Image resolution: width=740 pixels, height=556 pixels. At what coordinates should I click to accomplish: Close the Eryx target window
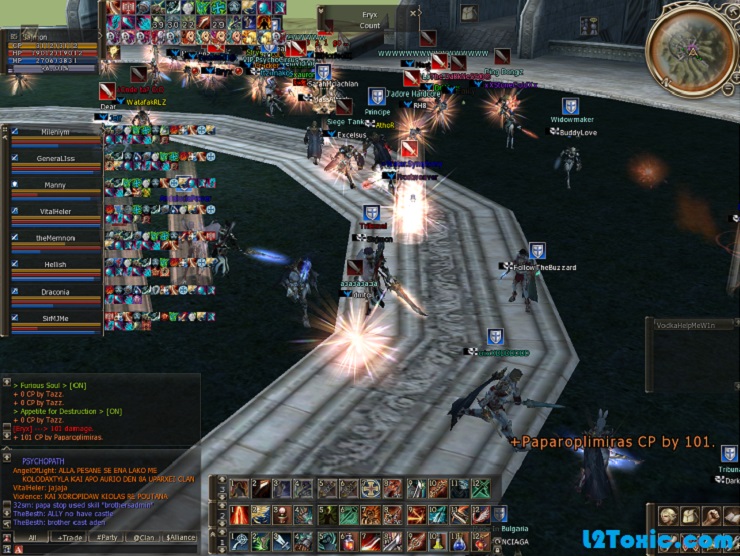click(x=414, y=13)
